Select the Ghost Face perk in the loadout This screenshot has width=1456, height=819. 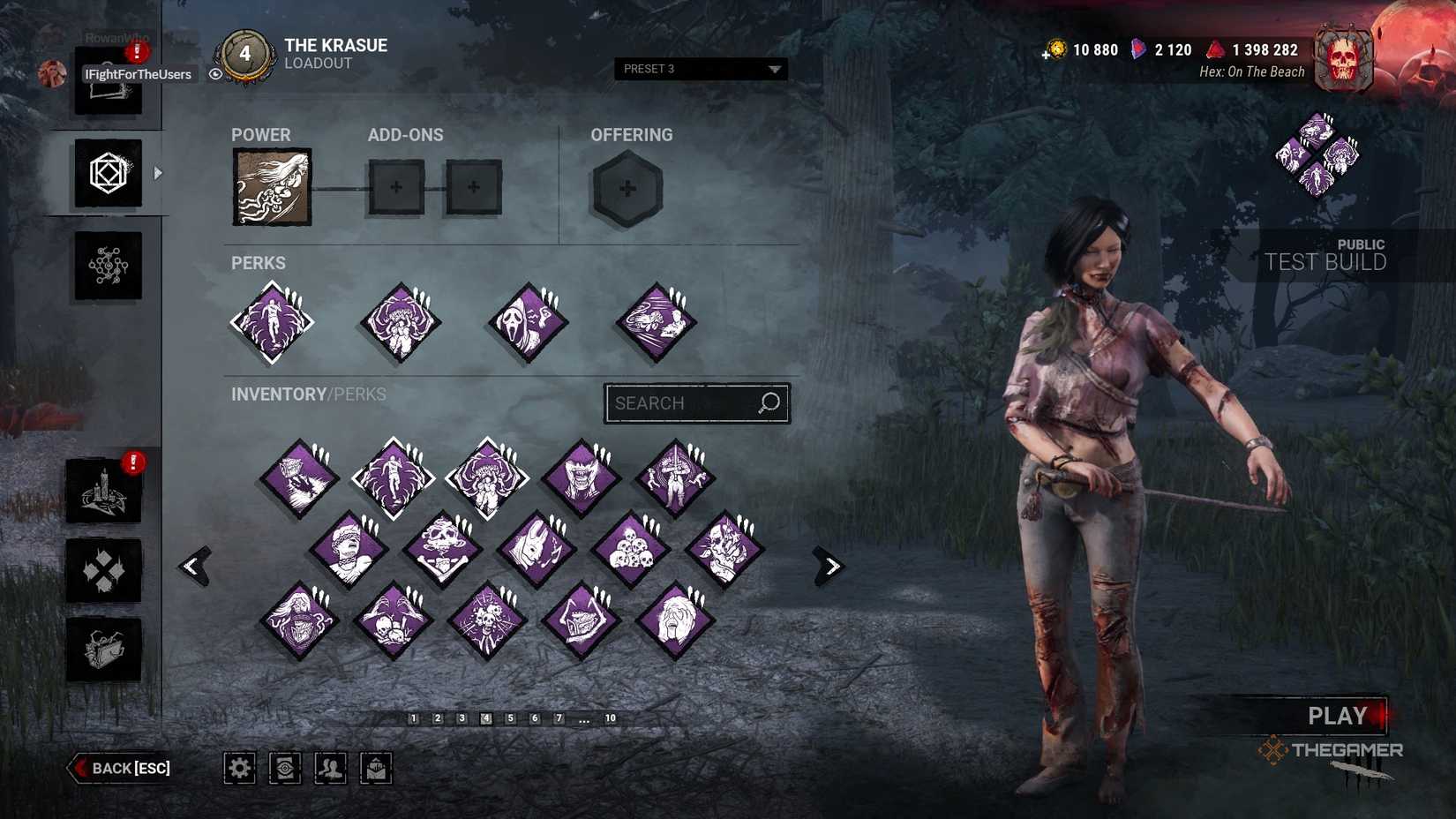click(x=527, y=320)
